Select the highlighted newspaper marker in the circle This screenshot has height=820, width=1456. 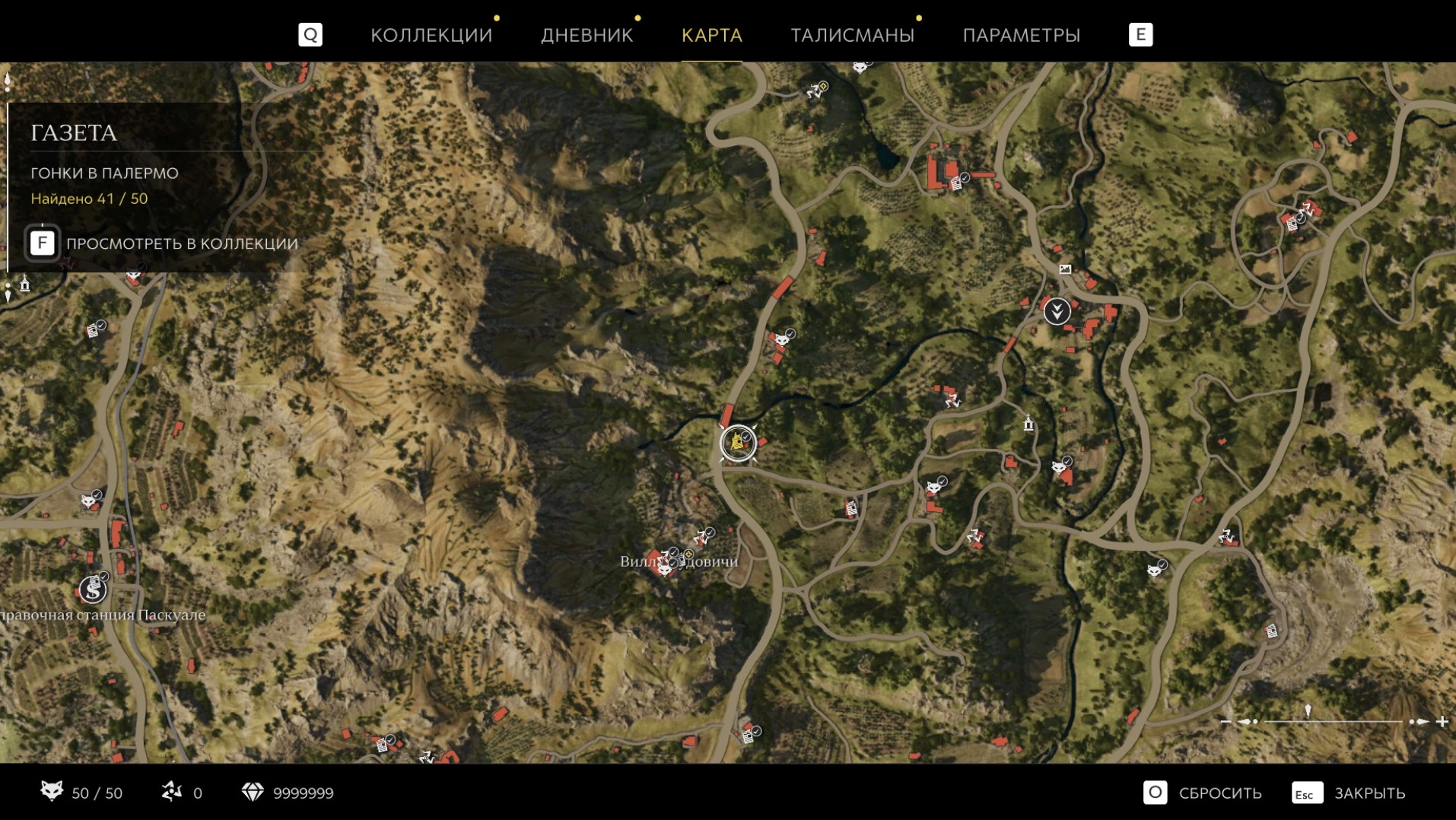coord(737,442)
